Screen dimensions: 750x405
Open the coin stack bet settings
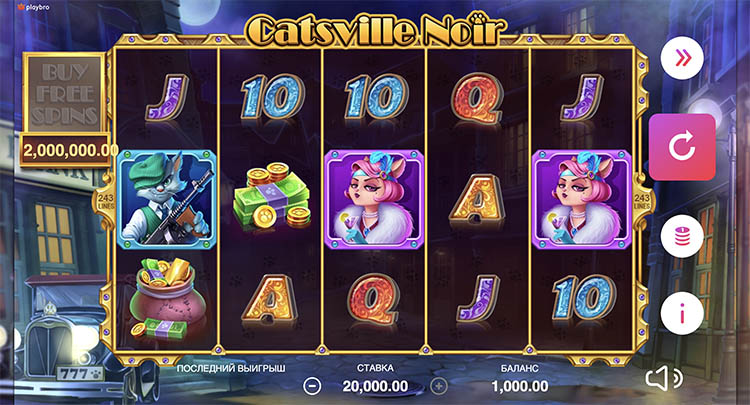[x=682, y=236]
